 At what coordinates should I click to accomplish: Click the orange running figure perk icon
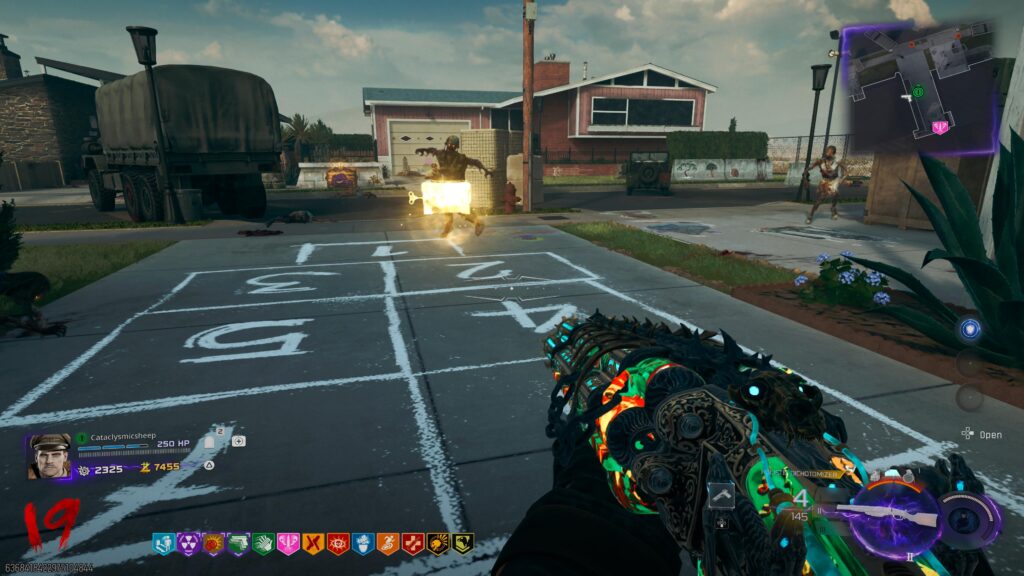point(388,544)
